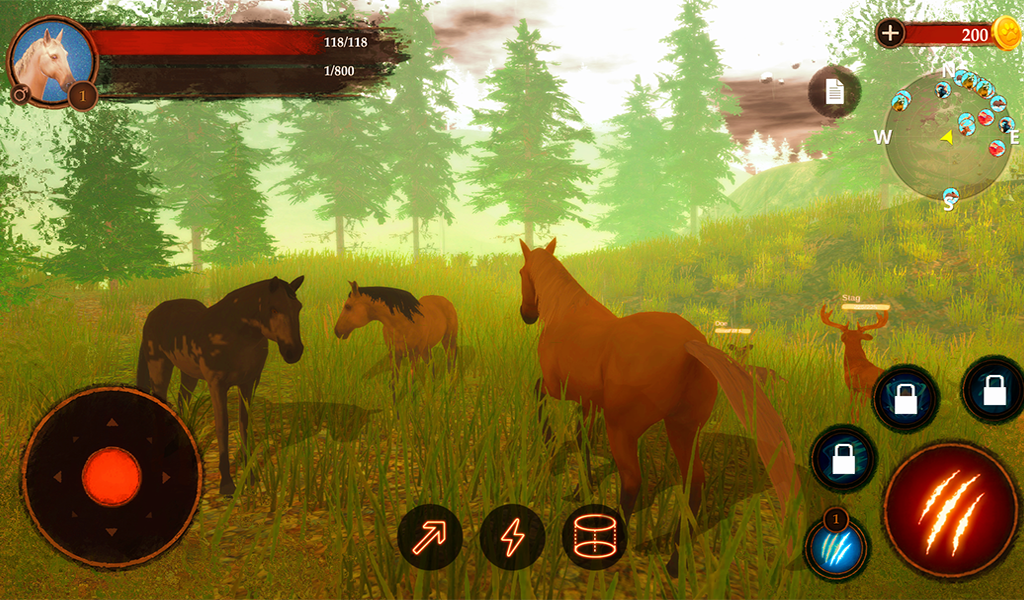Screen dimensions: 1024x600
Task: Tap the plus button to add coins
Action: pos(890,33)
